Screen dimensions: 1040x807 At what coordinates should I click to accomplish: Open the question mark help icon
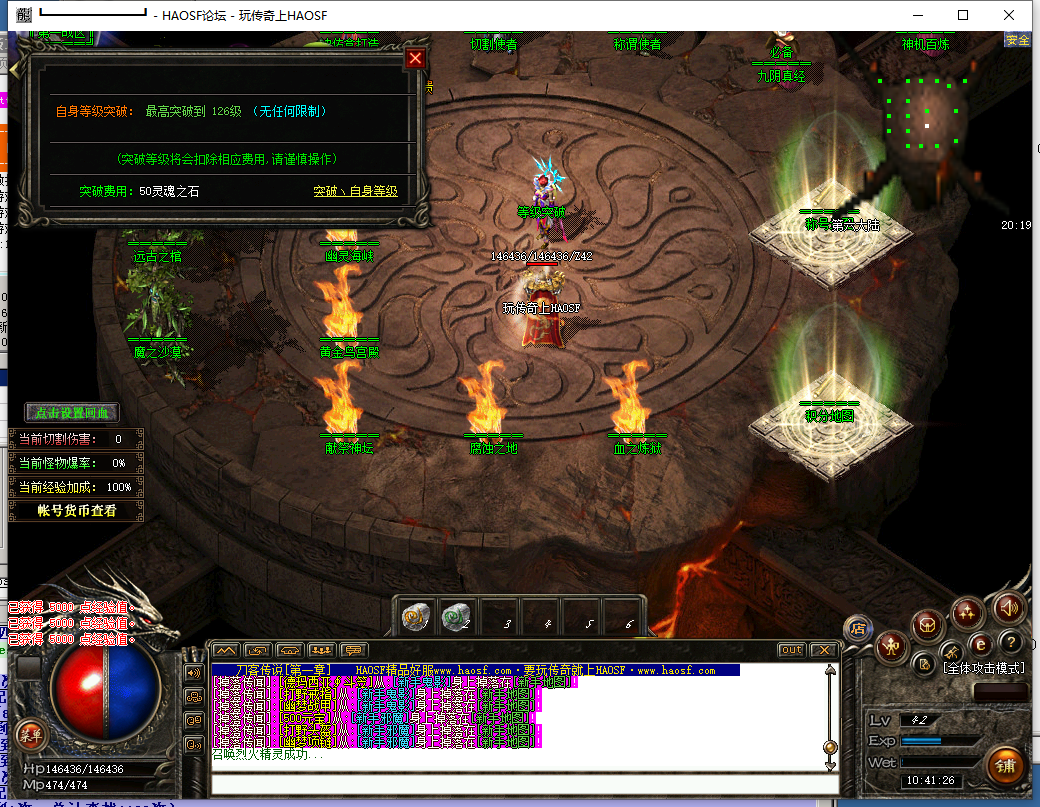(x=1011, y=642)
